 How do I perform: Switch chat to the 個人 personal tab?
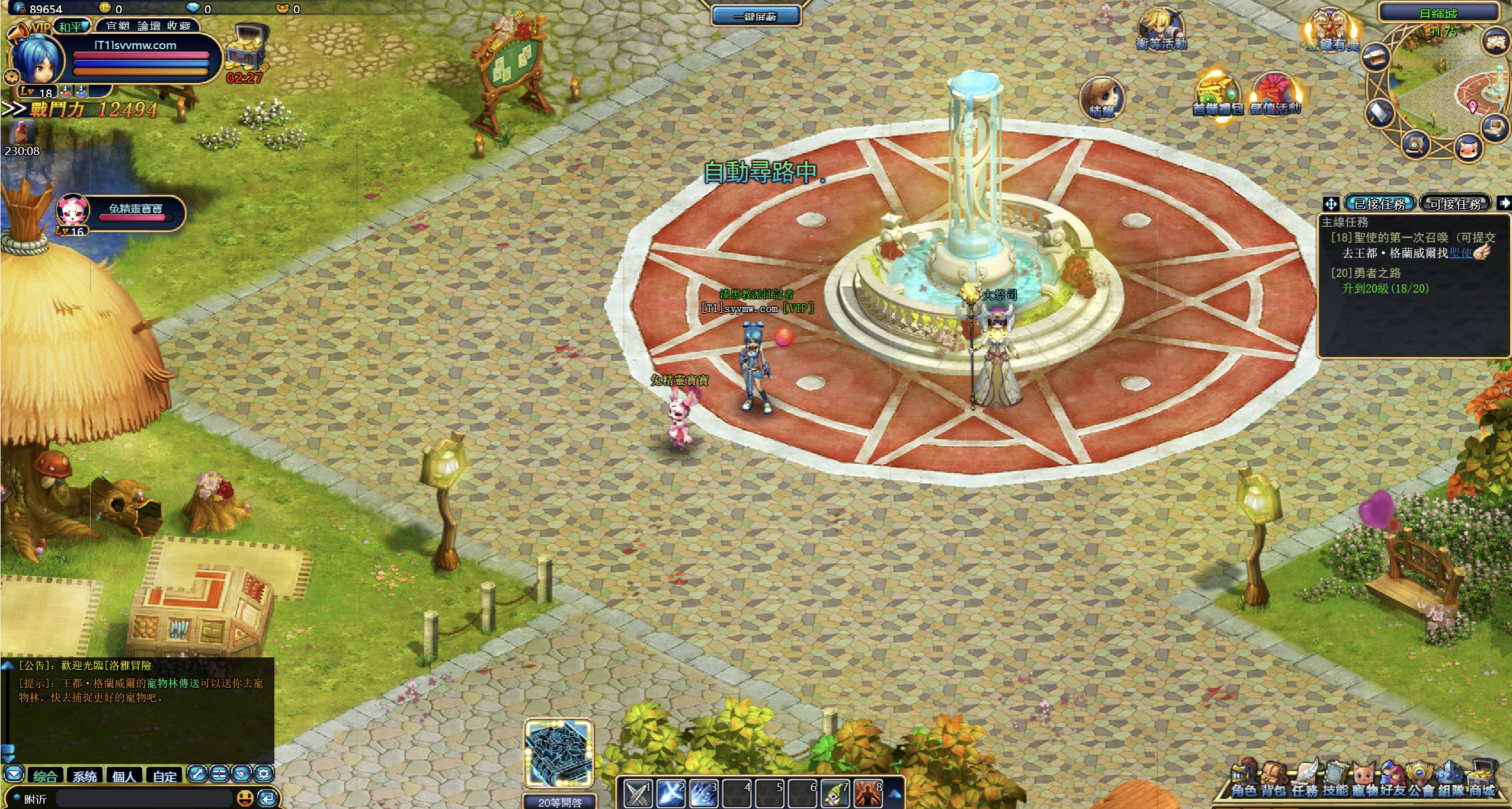point(124,776)
